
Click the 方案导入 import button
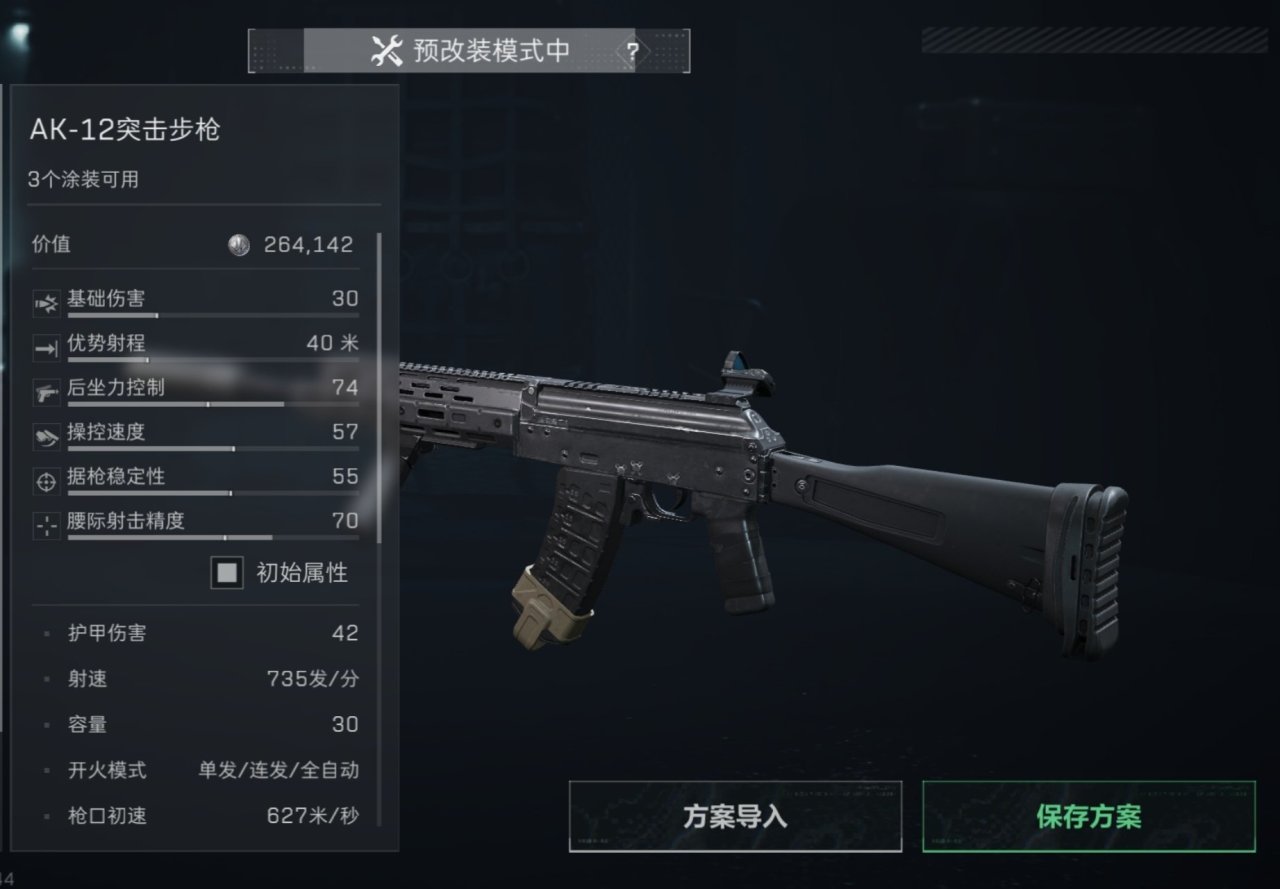pyautogui.click(x=735, y=816)
